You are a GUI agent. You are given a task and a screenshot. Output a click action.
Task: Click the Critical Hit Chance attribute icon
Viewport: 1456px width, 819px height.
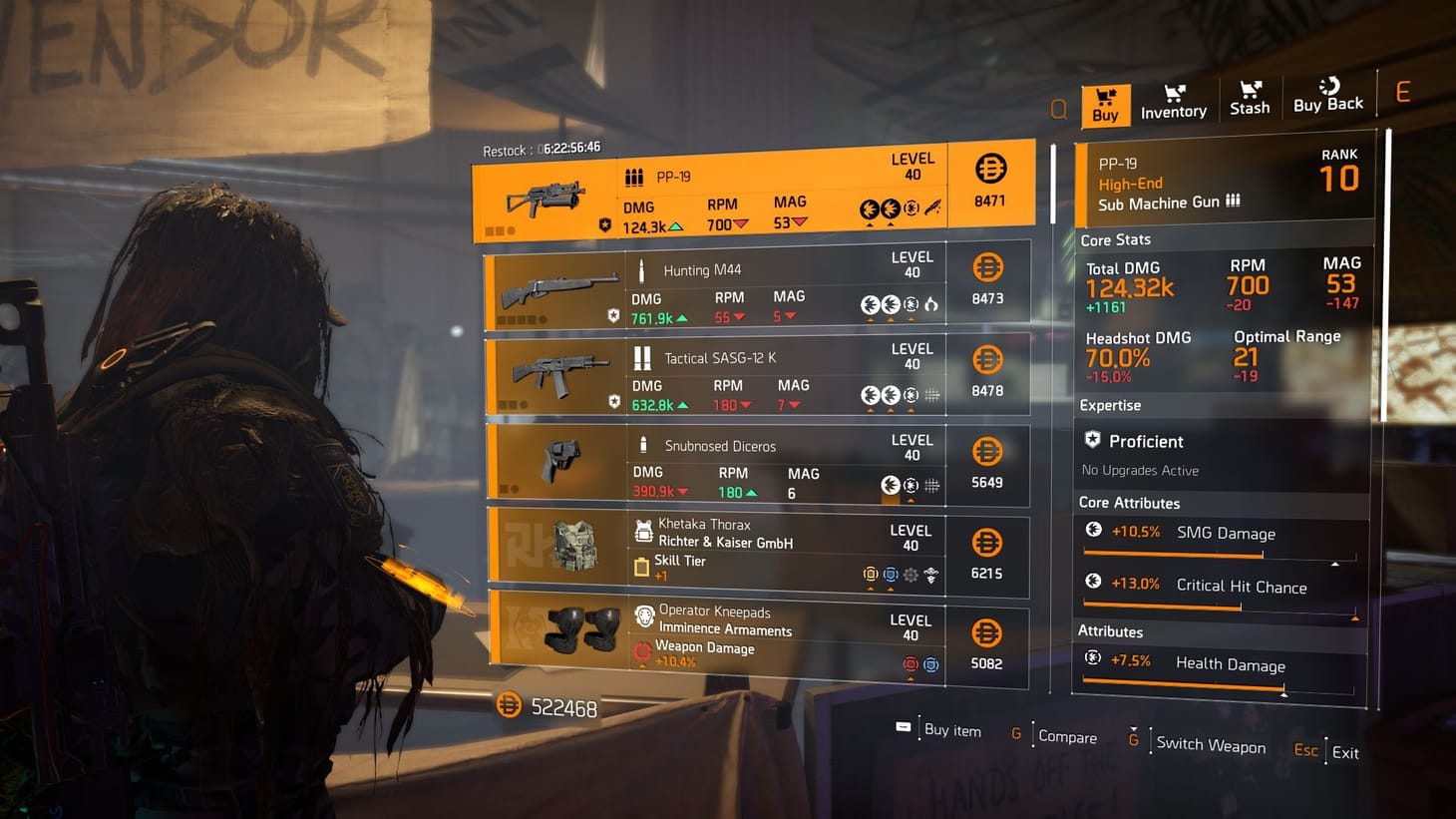(x=1094, y=583)
